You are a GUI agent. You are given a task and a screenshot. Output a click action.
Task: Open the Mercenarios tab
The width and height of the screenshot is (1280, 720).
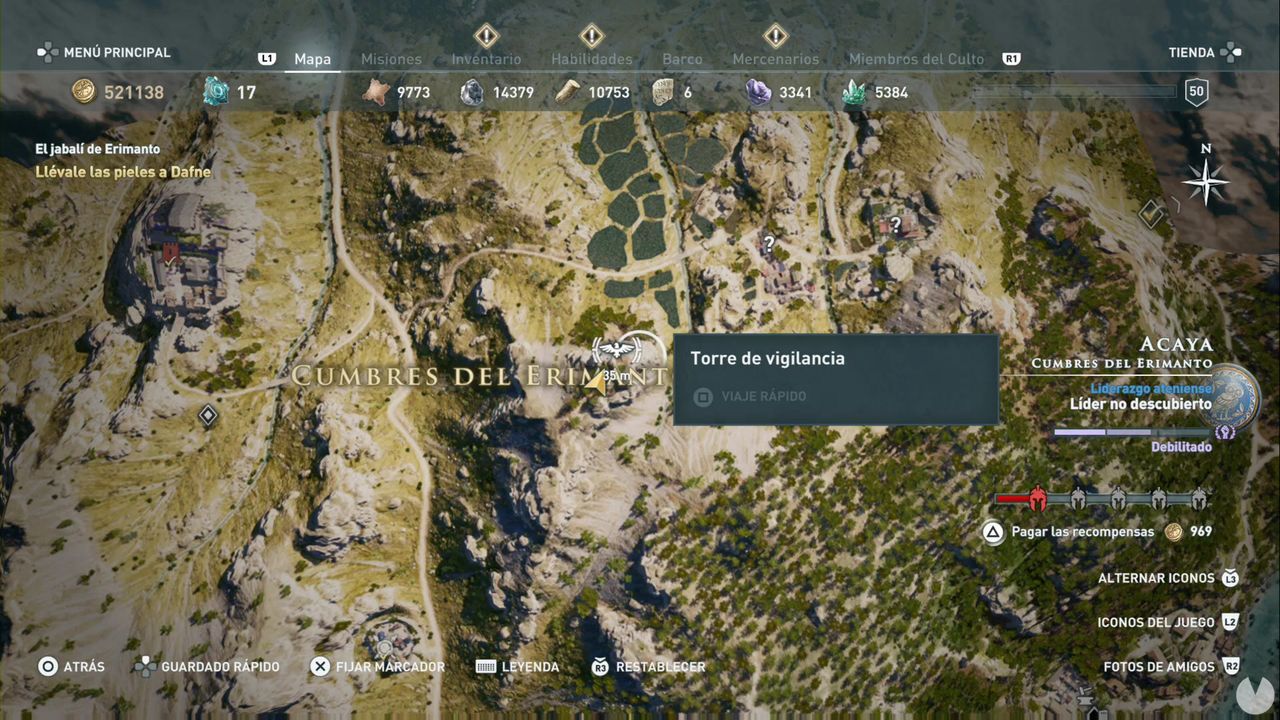774,59
